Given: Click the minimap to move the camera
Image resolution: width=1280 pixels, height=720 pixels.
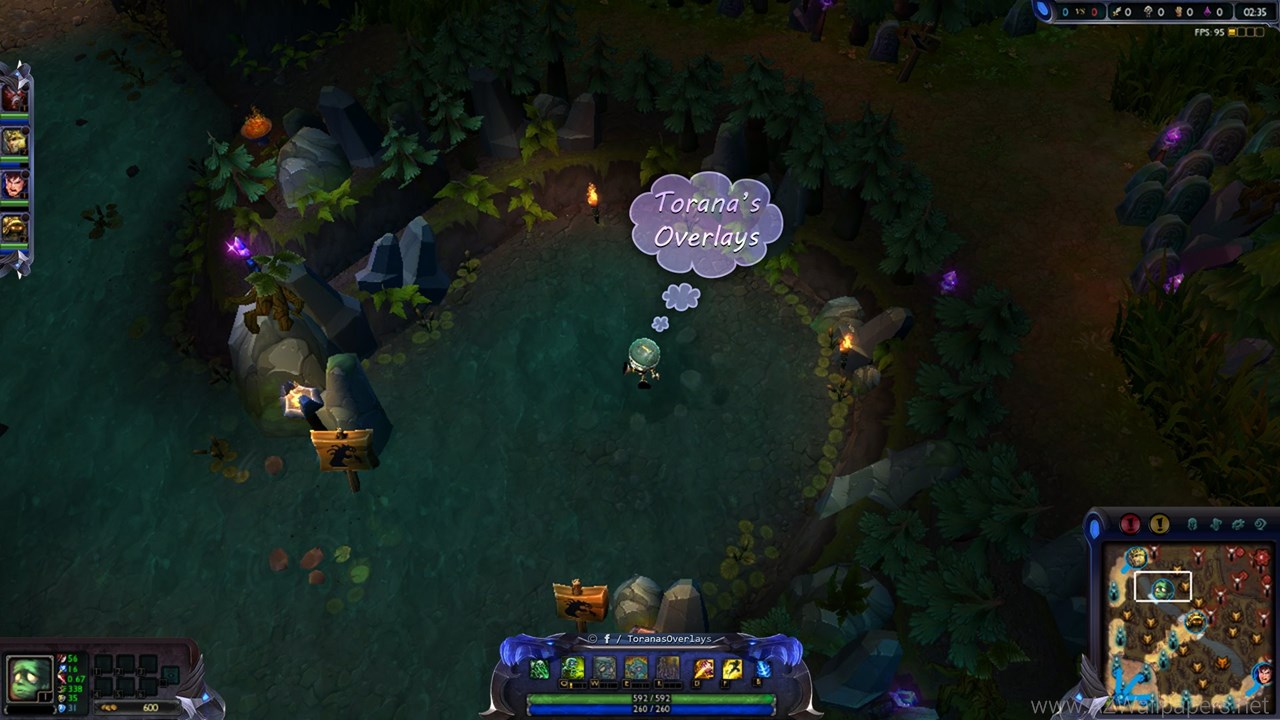Looking at the screenshot, I should pos(1185,620).
